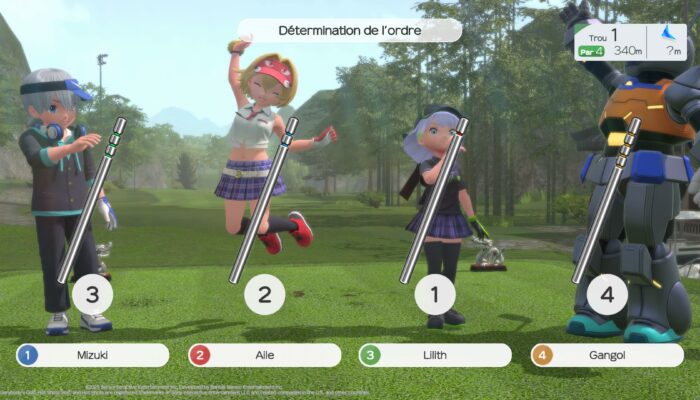Screen dimensions: 700x400
Task: Open the hole 1 info panel
Action: [630, 42]
